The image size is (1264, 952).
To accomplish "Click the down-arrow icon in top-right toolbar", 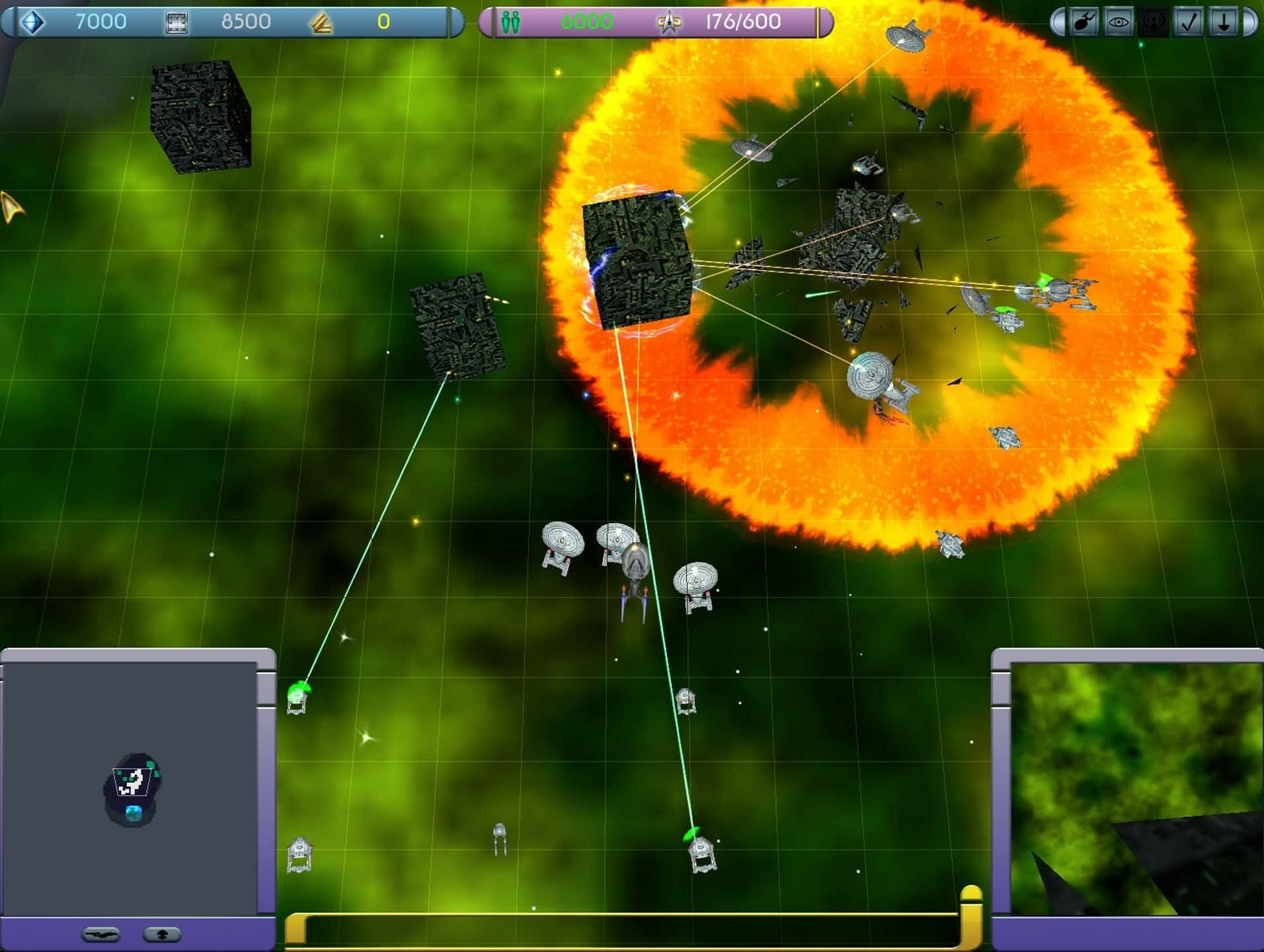I will click(x=1222, y=22).
